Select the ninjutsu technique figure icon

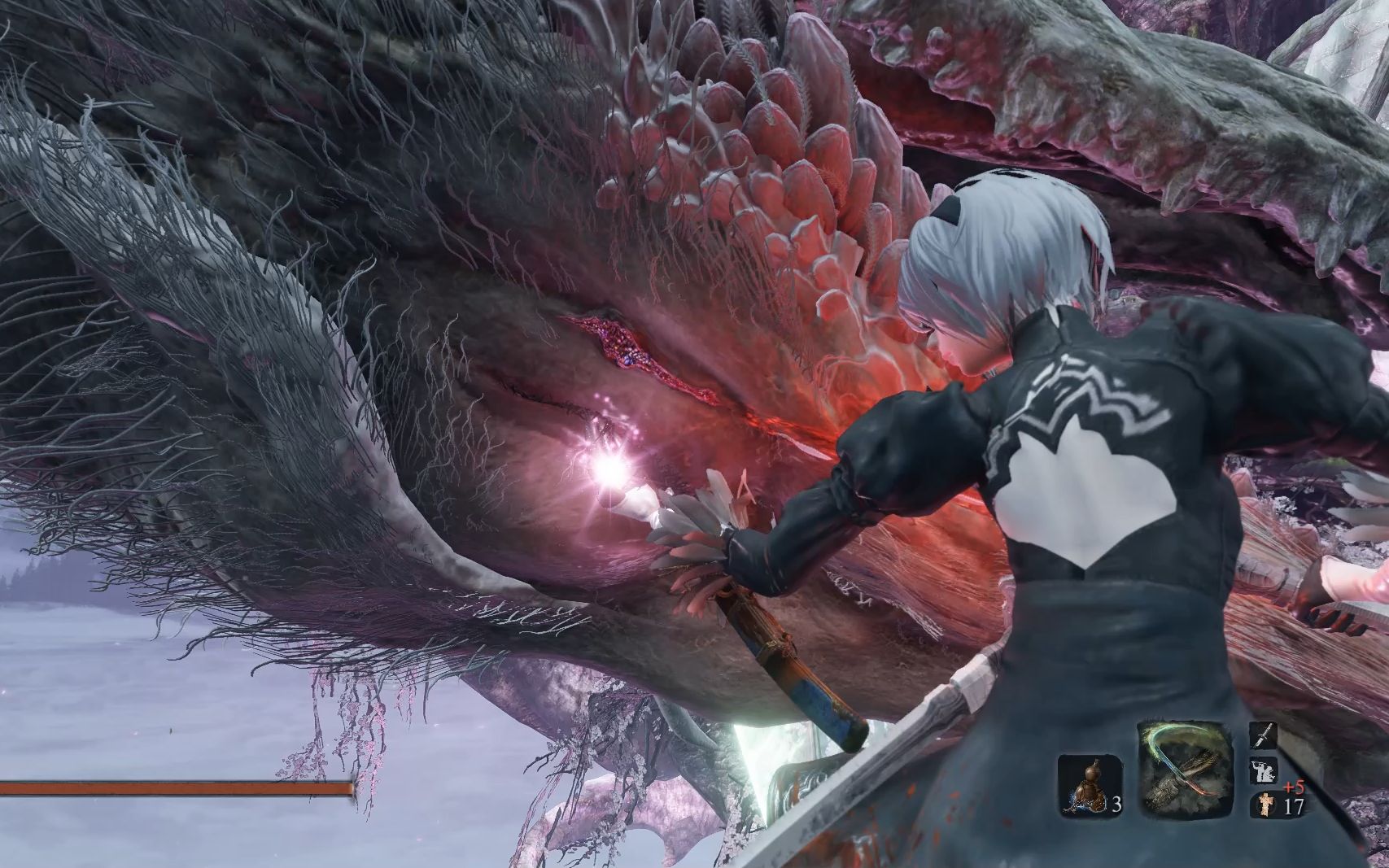[x=1262, y=771]
